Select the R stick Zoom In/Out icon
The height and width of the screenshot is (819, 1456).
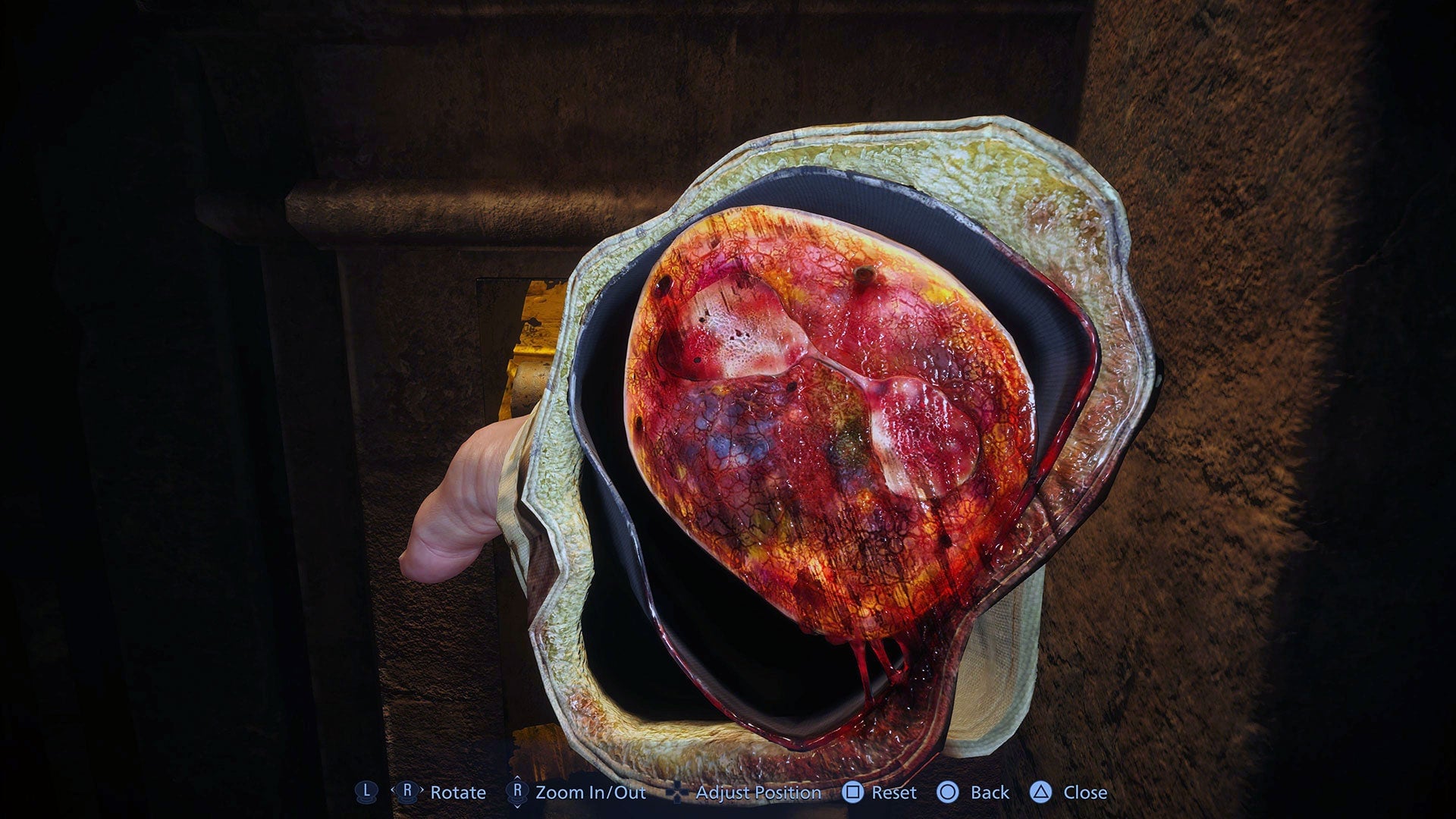point(516,792)
